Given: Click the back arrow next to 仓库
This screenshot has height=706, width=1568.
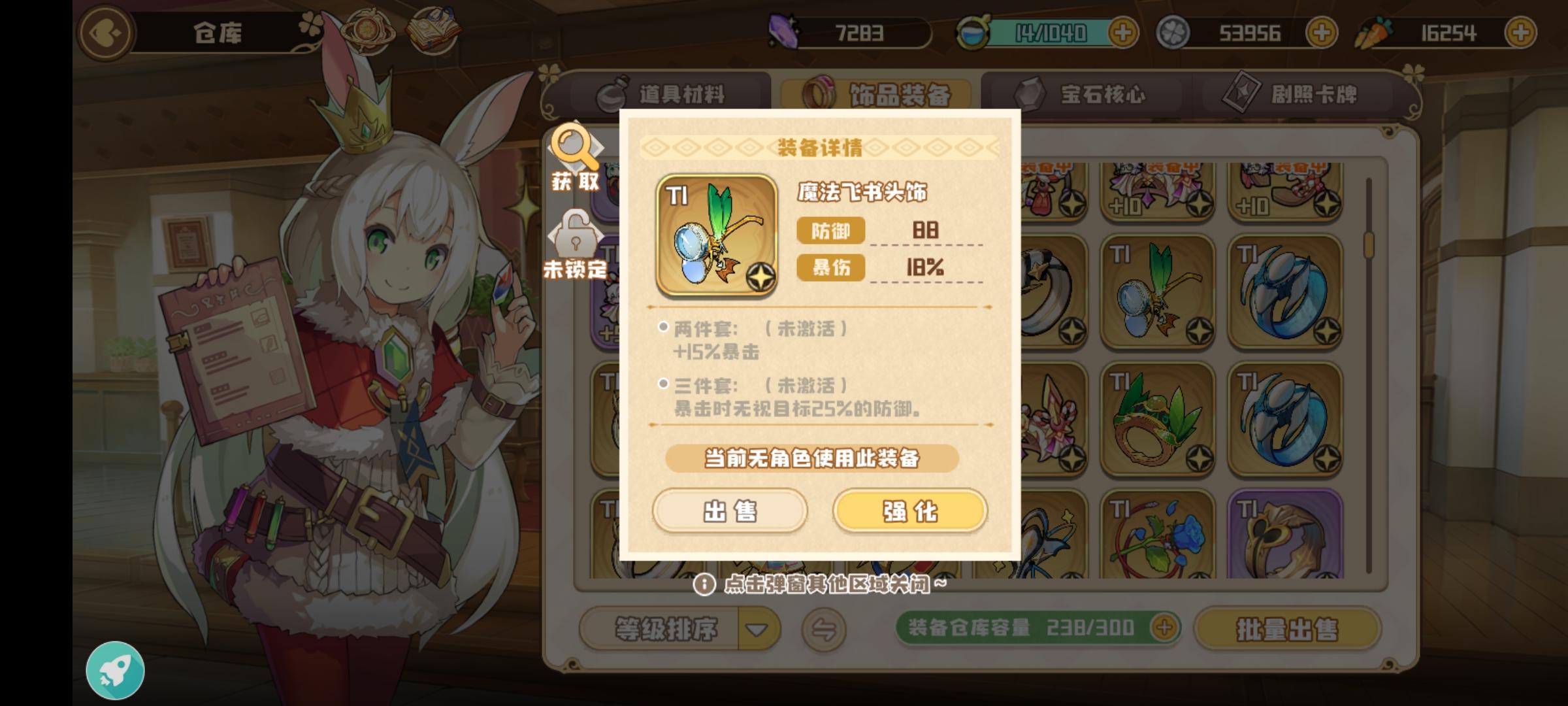Looking at the screenshot, I should pyautogui.click(x=105, y=31).
